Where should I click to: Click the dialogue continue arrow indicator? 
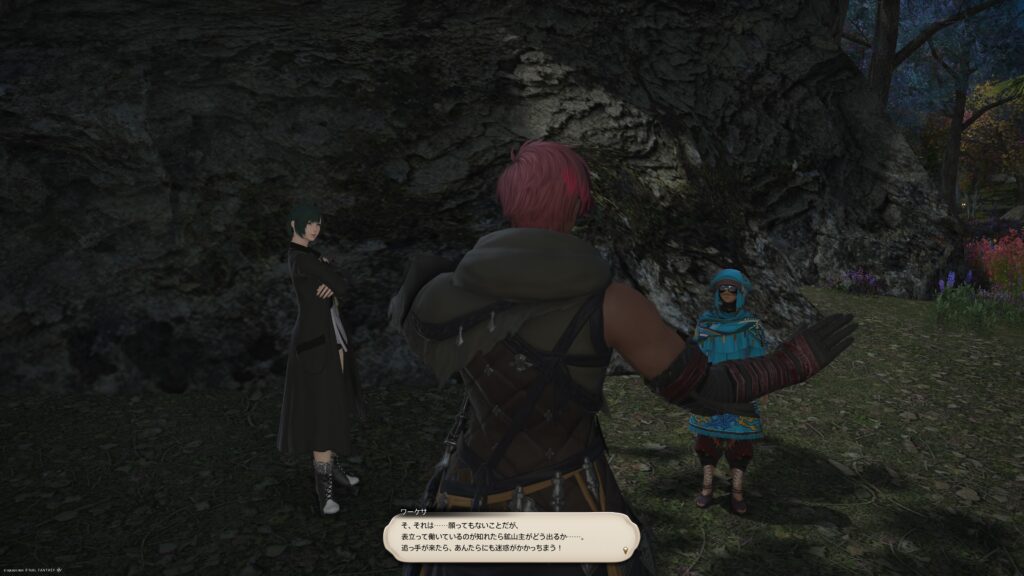(x=626, y=551)
